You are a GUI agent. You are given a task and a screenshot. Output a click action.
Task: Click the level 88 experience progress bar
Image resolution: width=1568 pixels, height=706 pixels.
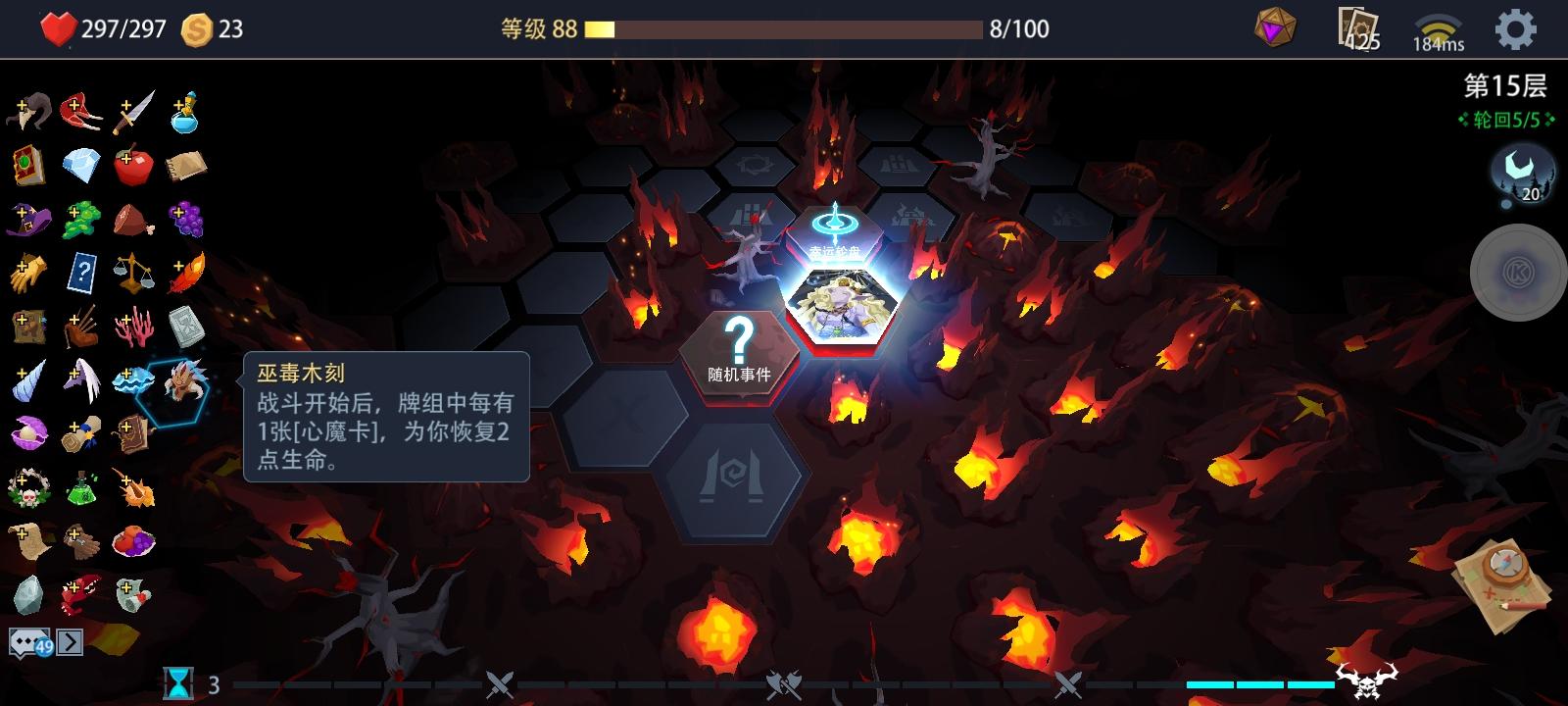point(784,29)
